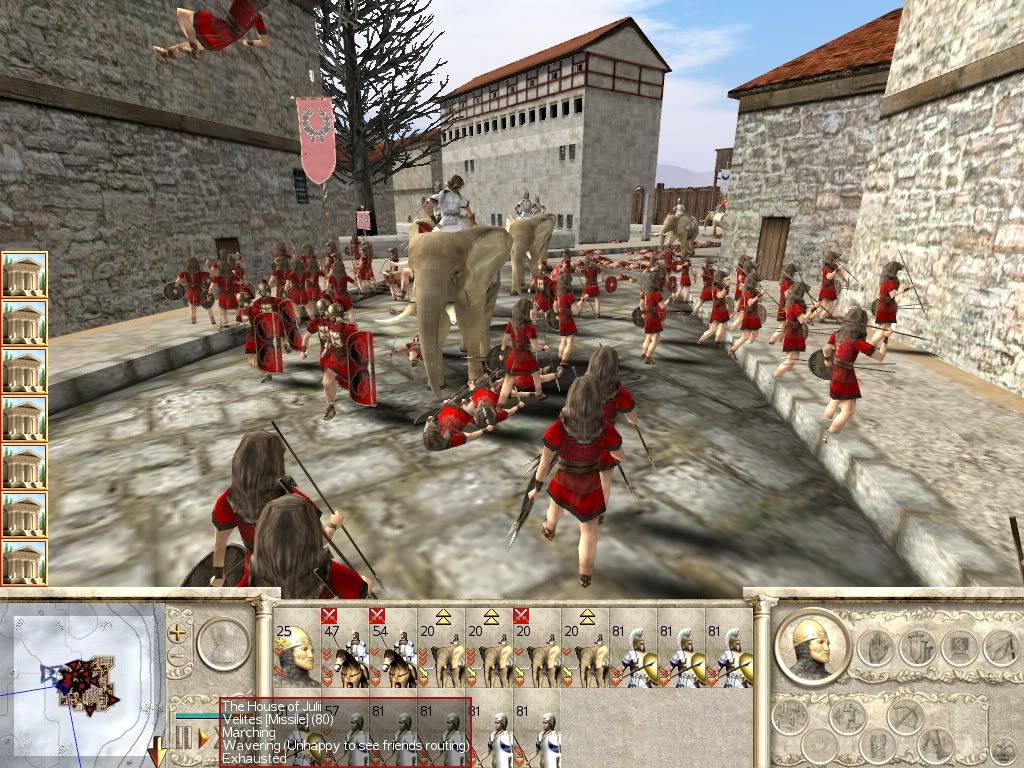Click the yellow down arrow by minimap

point(158,750)
